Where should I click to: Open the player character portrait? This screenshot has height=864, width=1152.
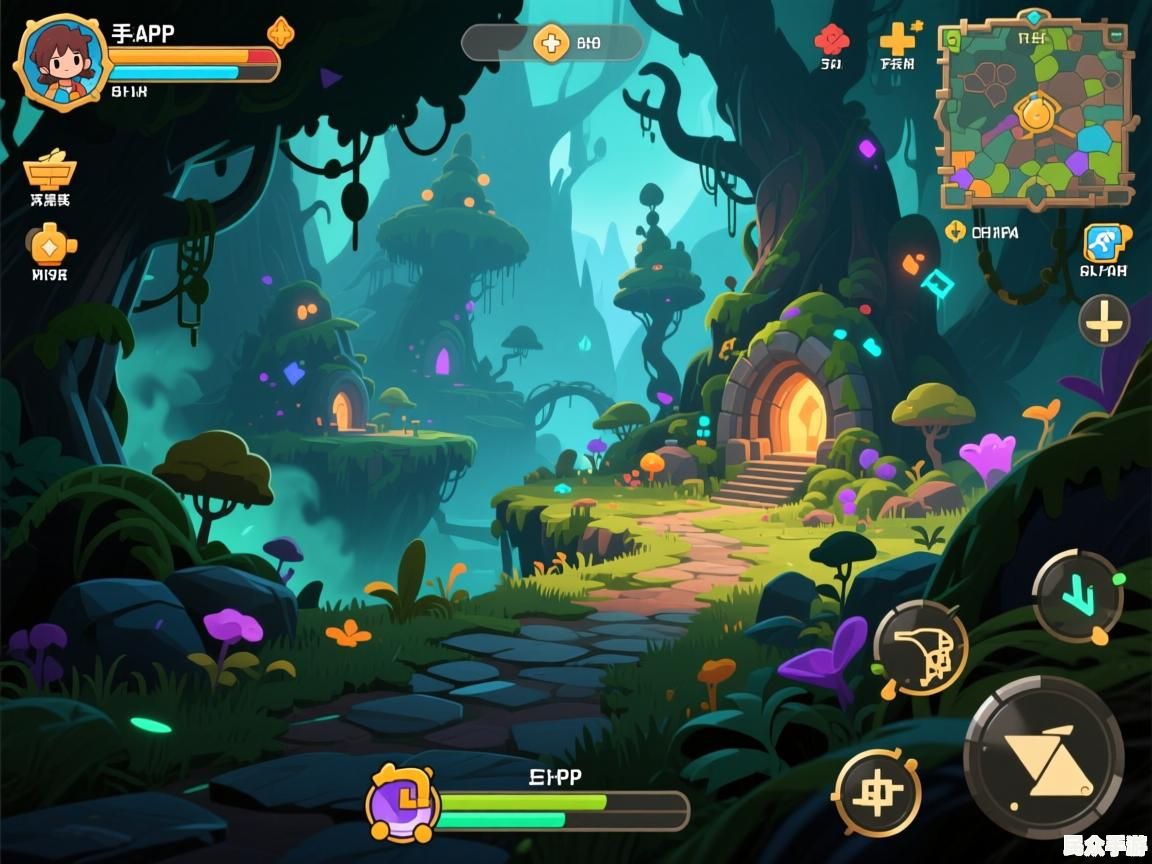point(62,62)
